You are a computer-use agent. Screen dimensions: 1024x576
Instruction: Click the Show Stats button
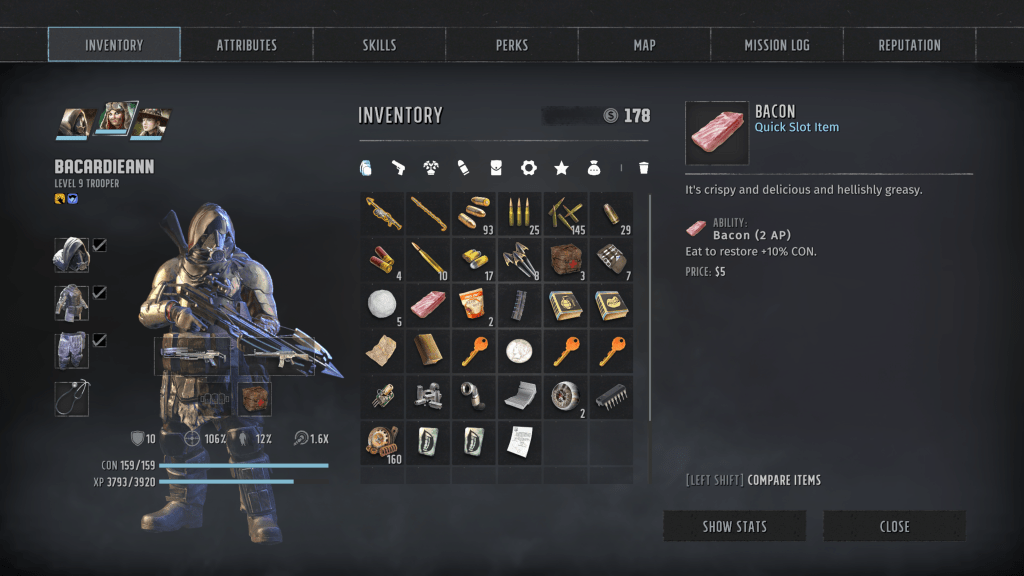(x=734, y=526)
